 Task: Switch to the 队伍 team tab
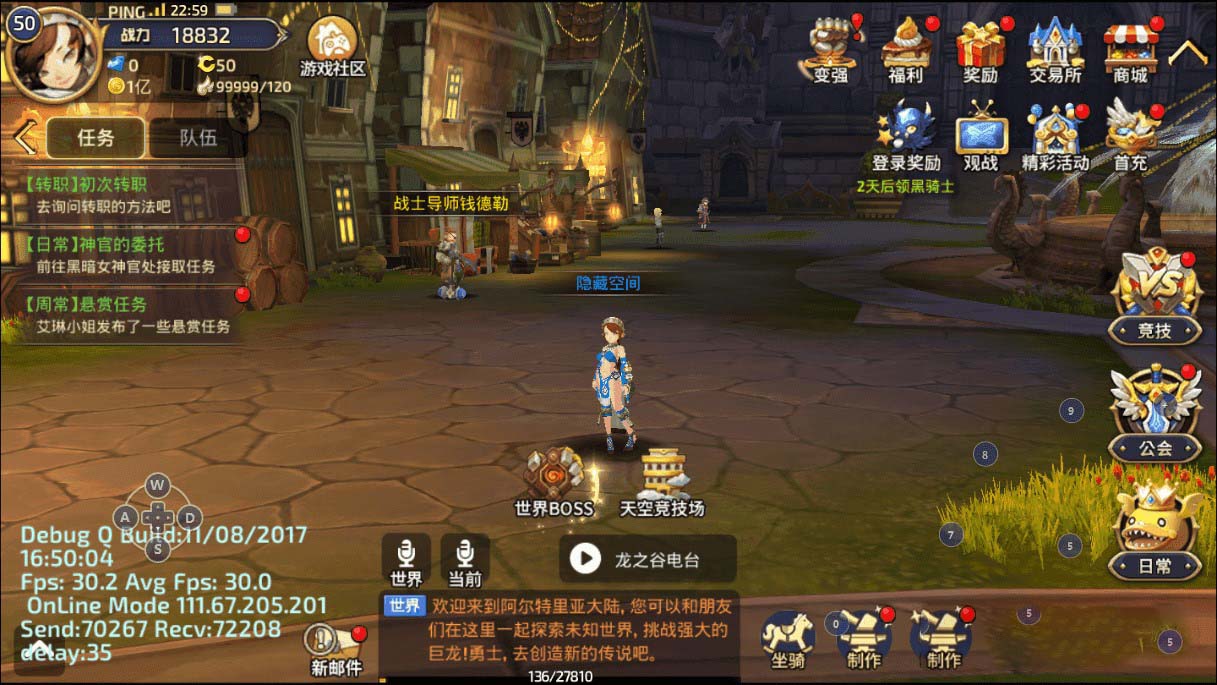point(197,138)
